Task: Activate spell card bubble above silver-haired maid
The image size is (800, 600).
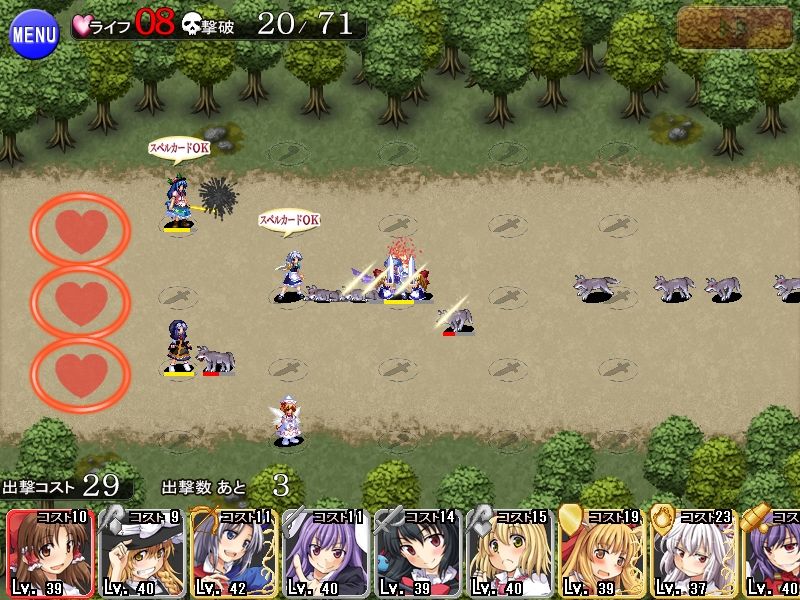Action: [289, 219]
